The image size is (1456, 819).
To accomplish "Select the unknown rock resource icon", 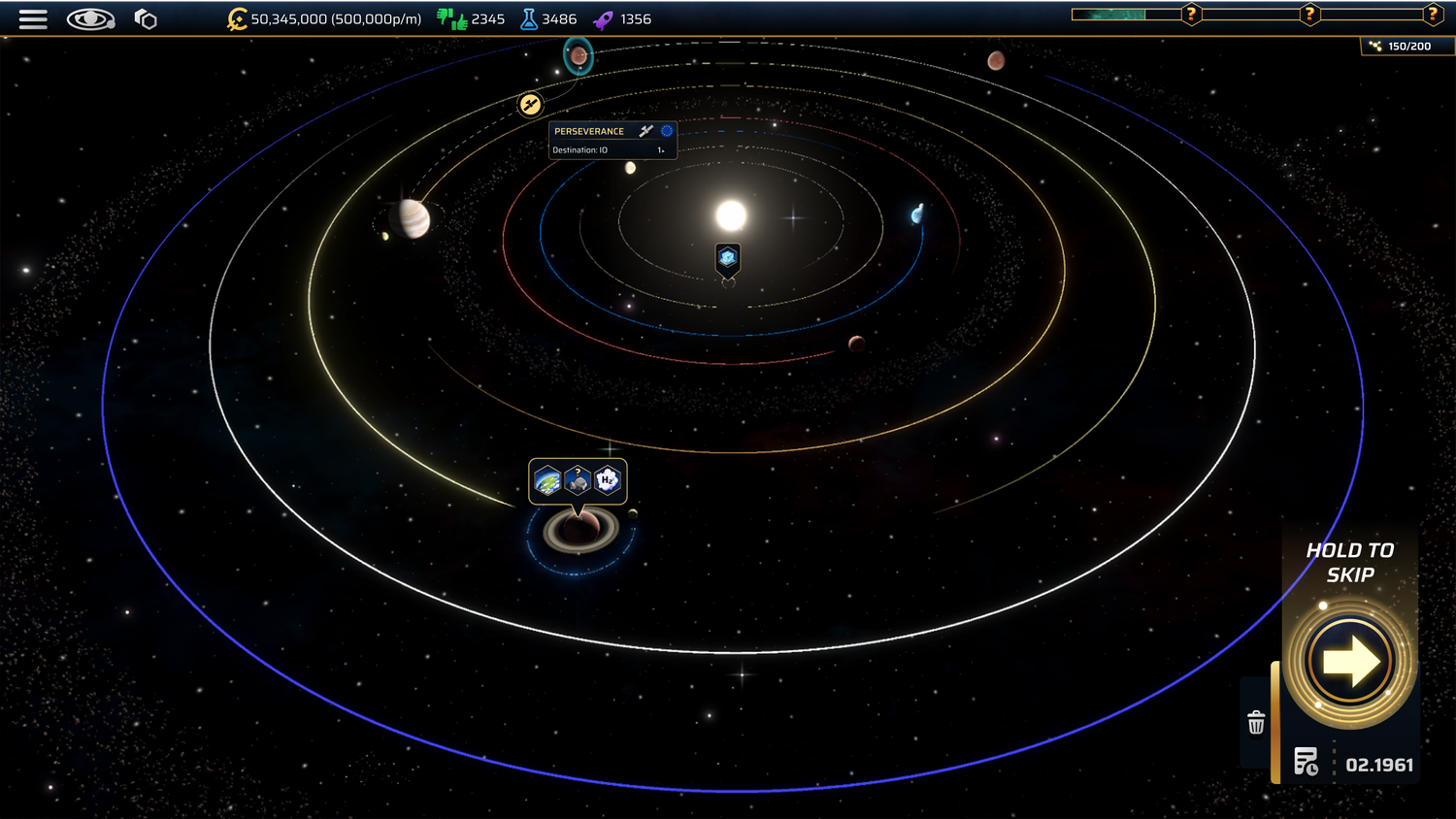I will 578,480.
